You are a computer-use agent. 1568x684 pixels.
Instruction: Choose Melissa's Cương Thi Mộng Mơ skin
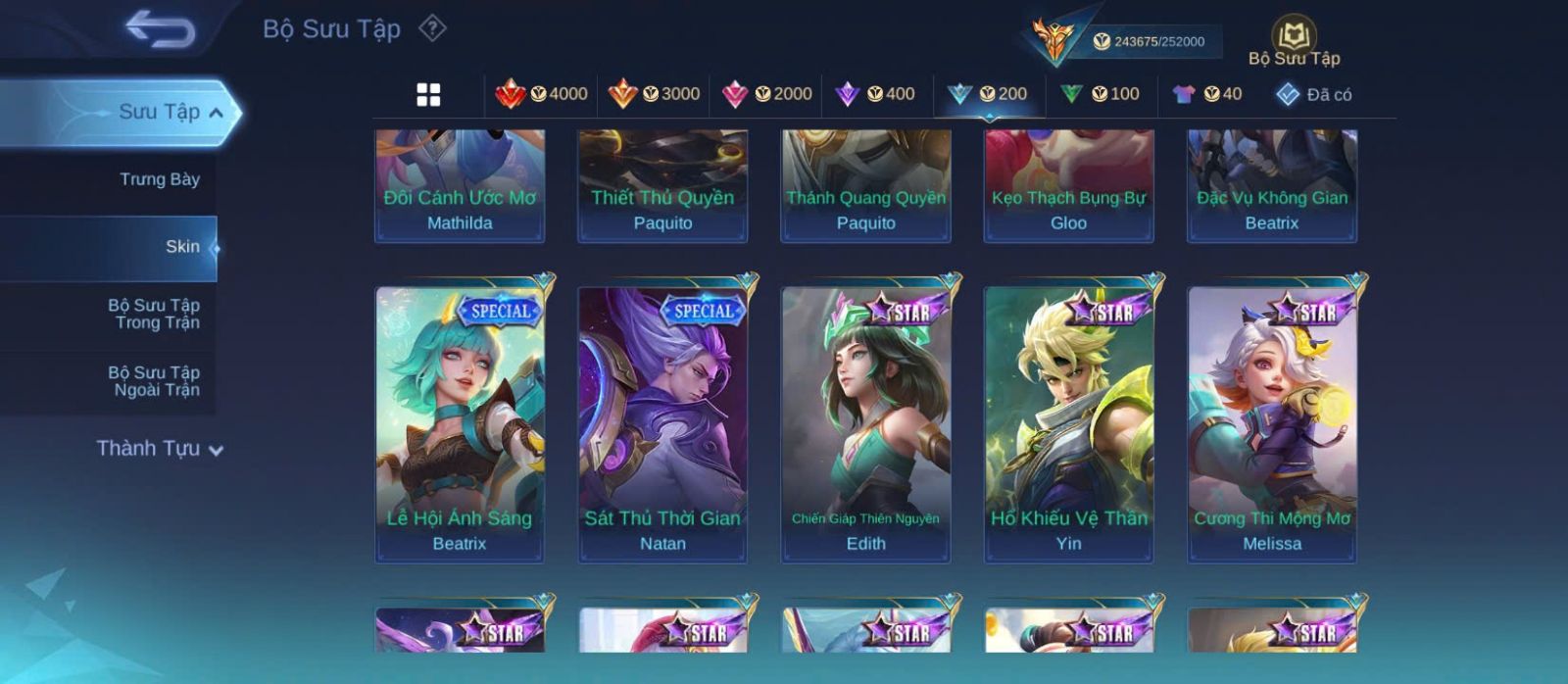[x=1272, y=423]
